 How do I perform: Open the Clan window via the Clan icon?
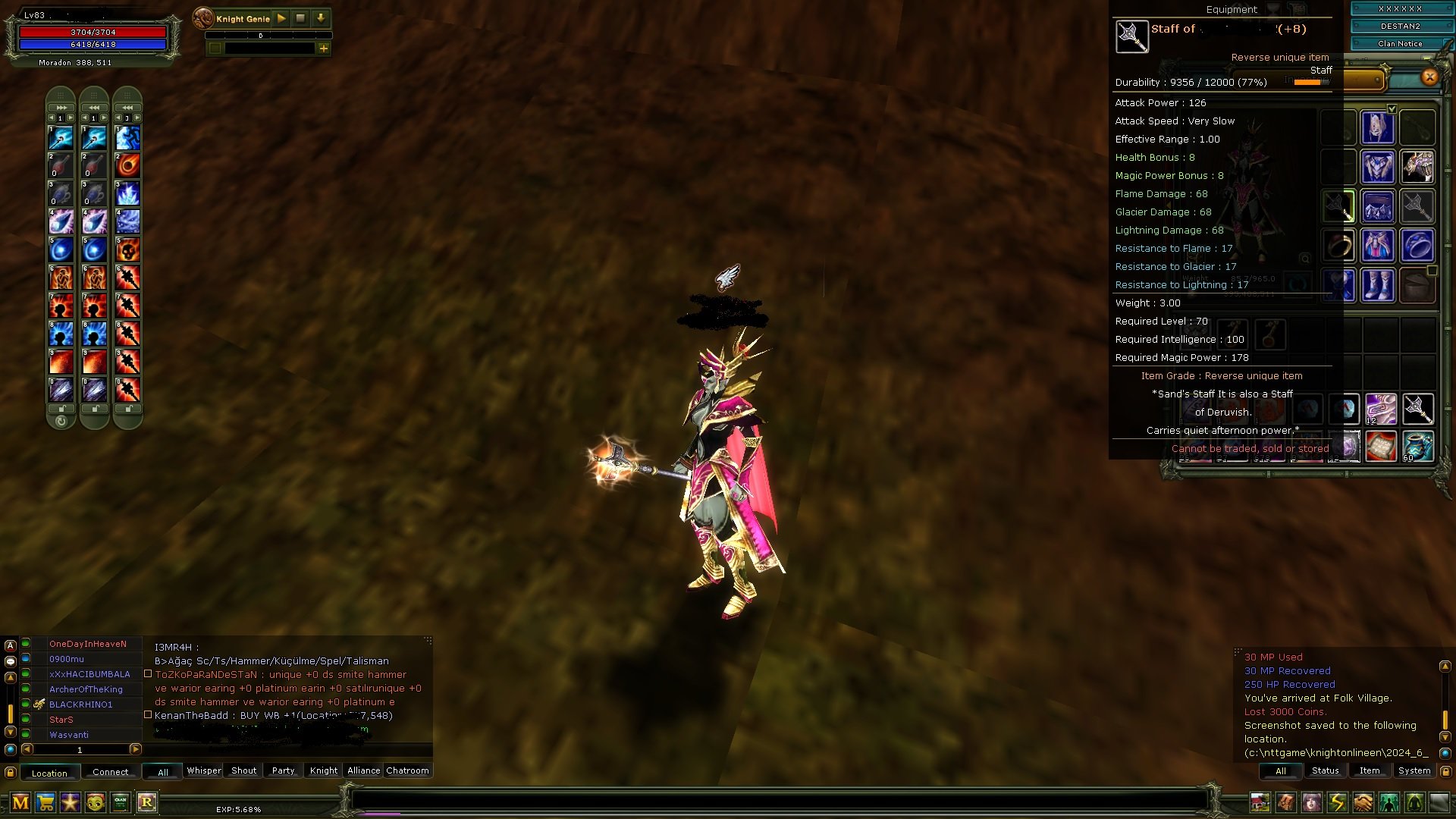tap(120, 802)
